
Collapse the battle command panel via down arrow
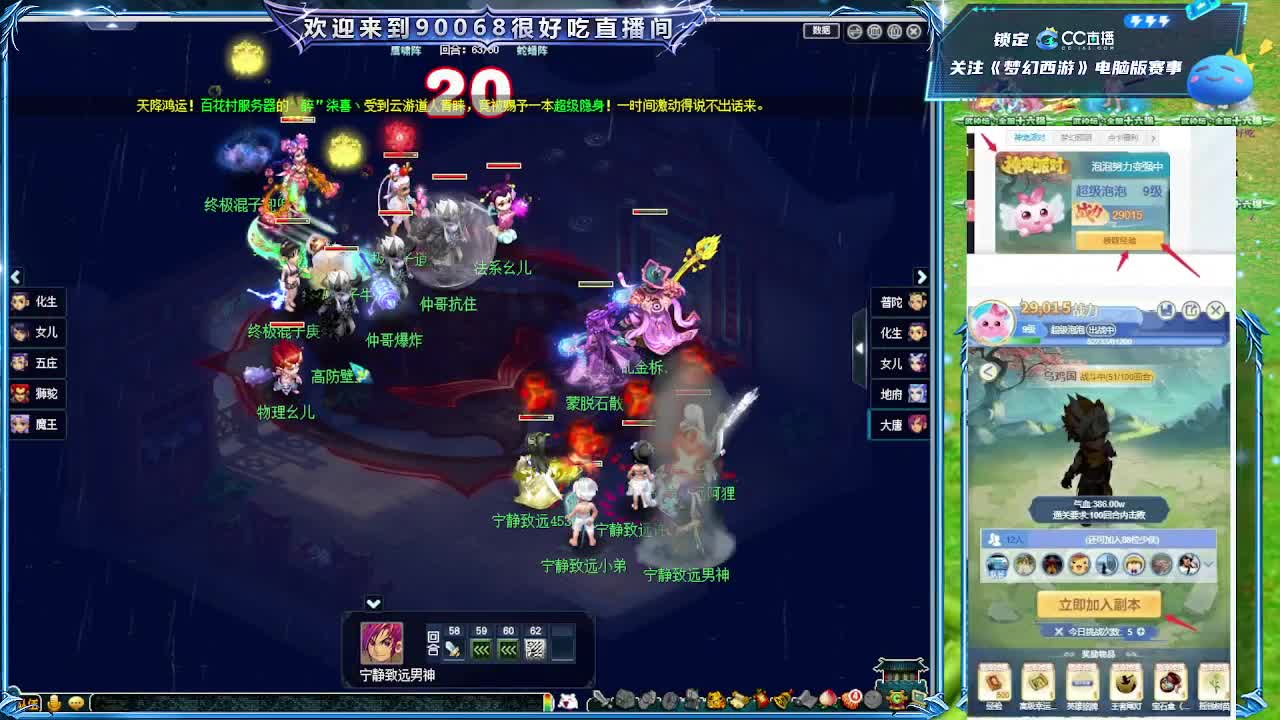coord(372,603)
